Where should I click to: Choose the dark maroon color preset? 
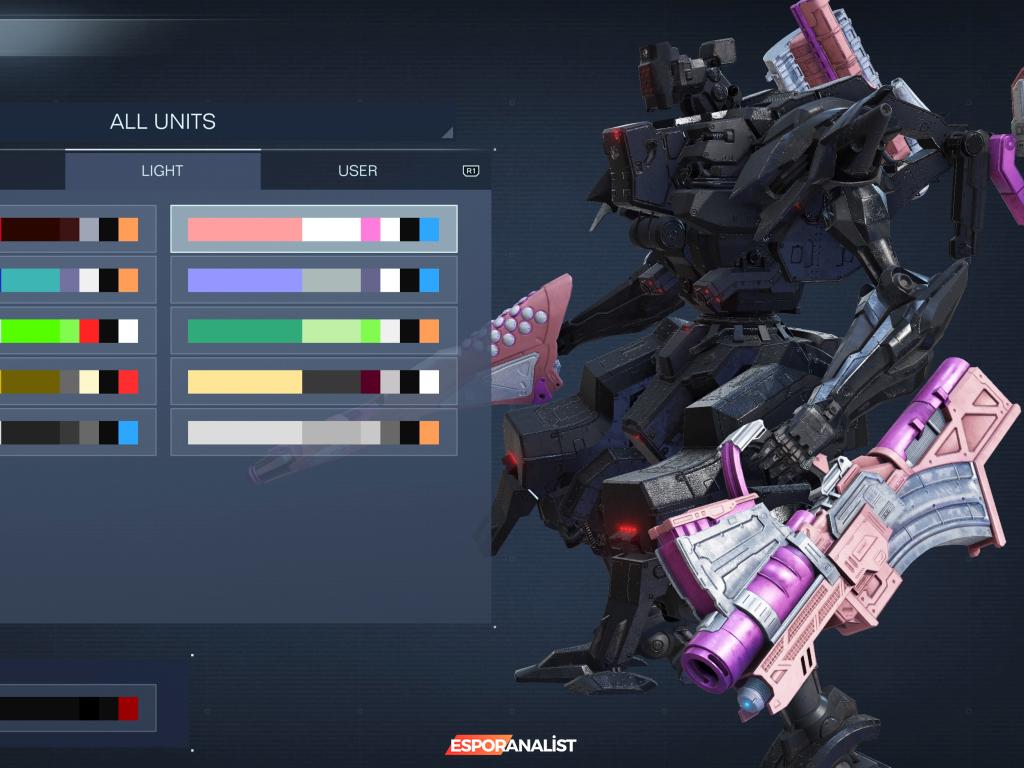(x=70, y=230)
